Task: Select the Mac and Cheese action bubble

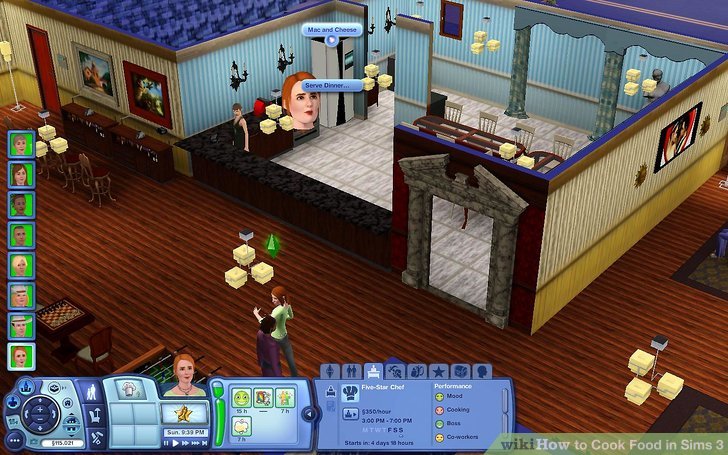Action: 331,30
